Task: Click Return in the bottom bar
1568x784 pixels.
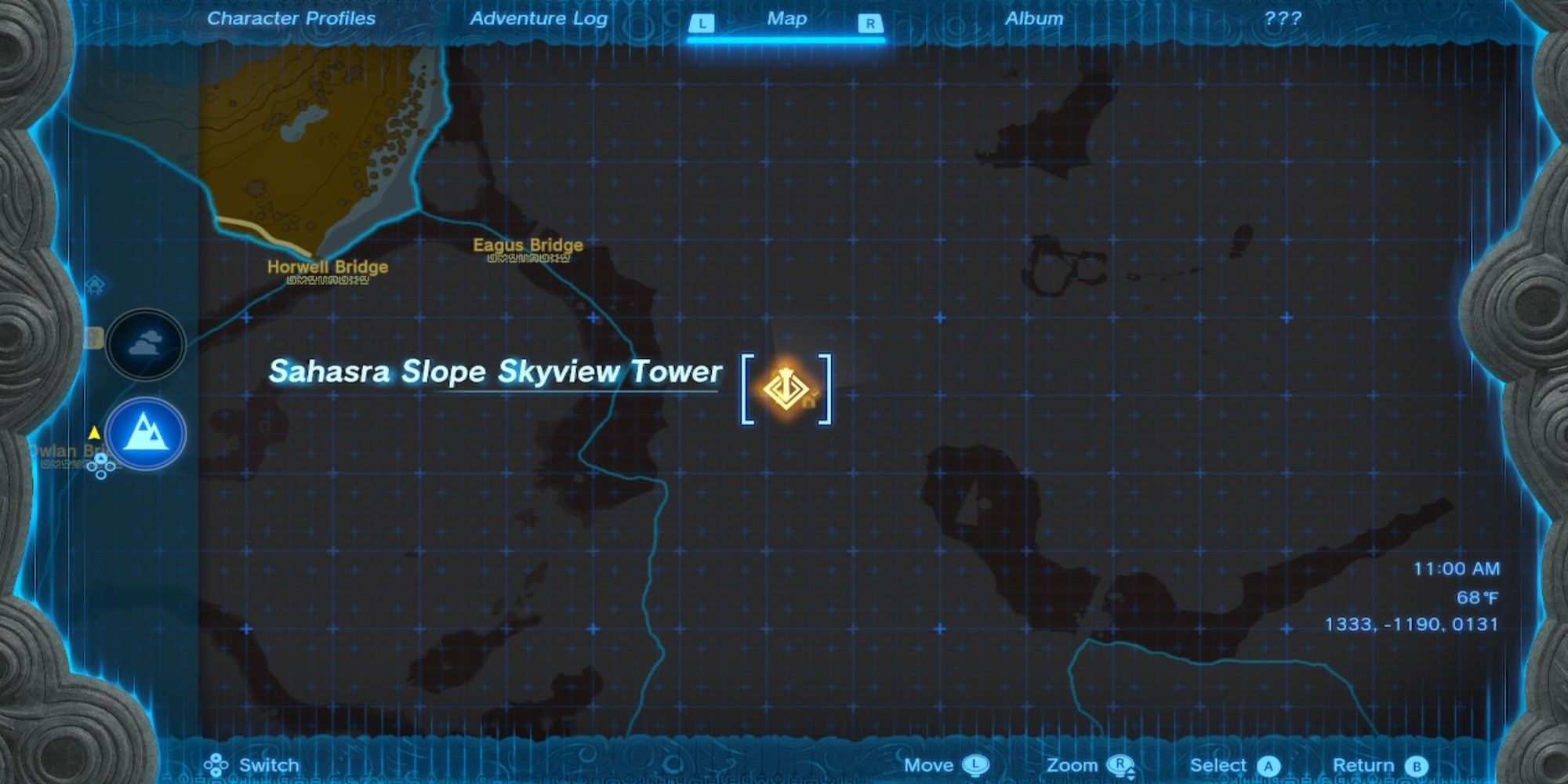Action: coord(1364,764)
